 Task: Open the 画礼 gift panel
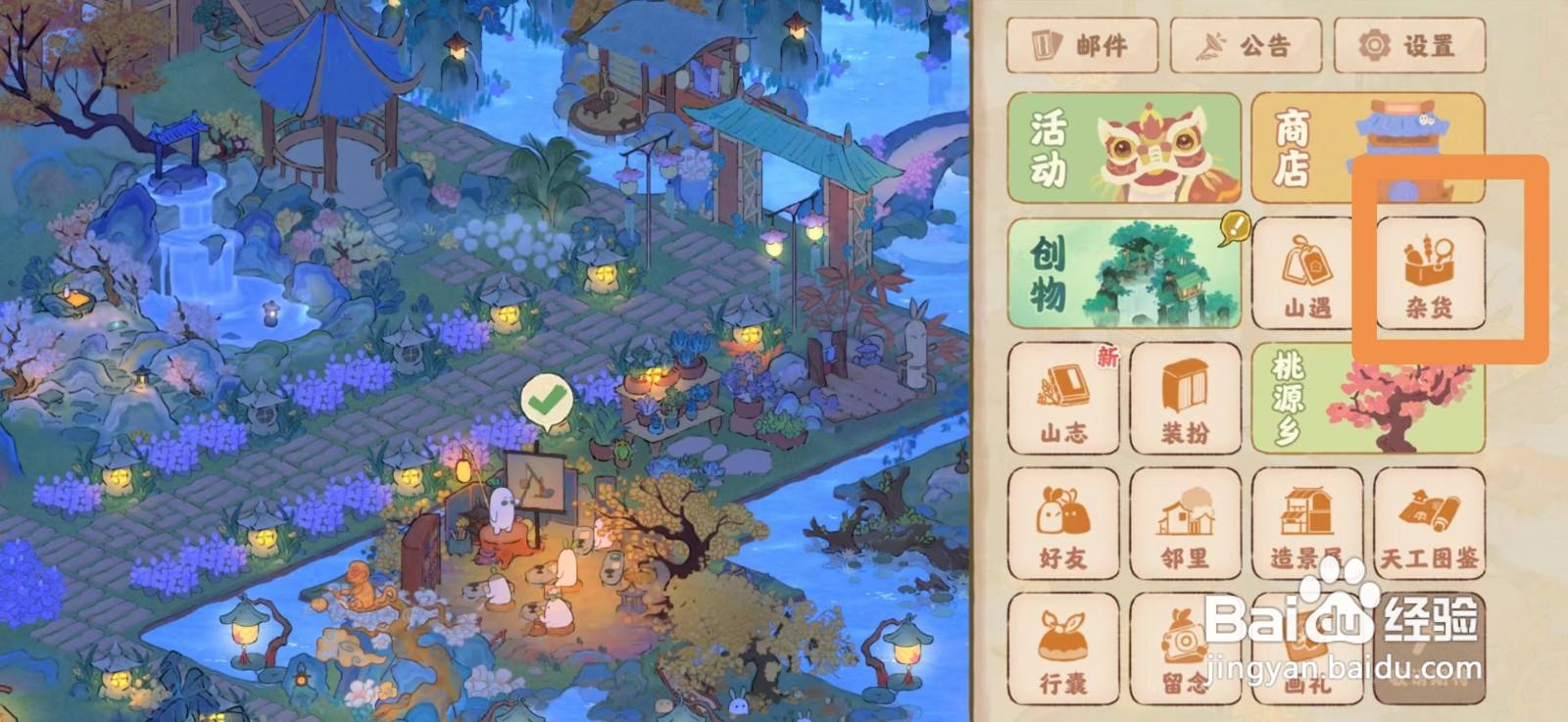point(1306,649)
